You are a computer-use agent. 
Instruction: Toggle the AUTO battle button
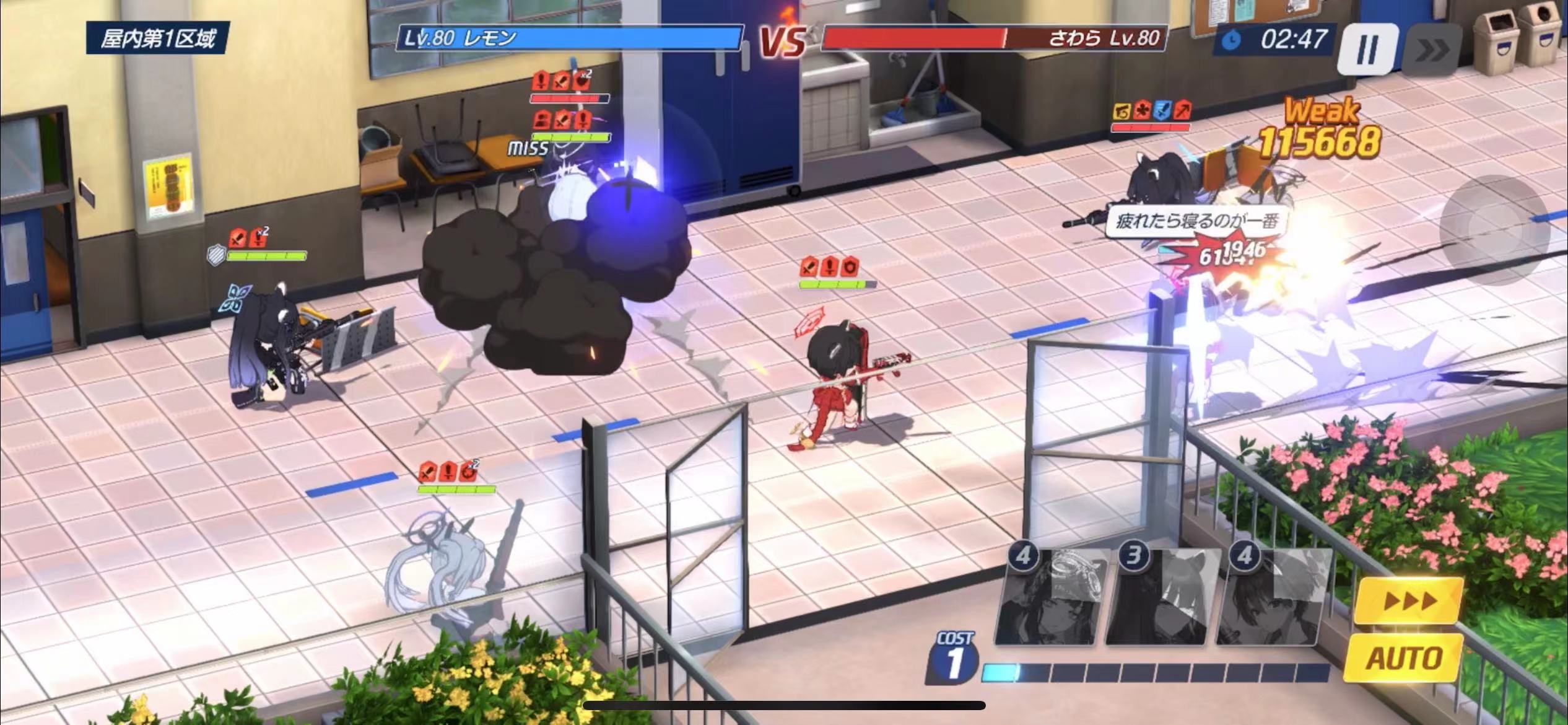tap(1405, 658)
